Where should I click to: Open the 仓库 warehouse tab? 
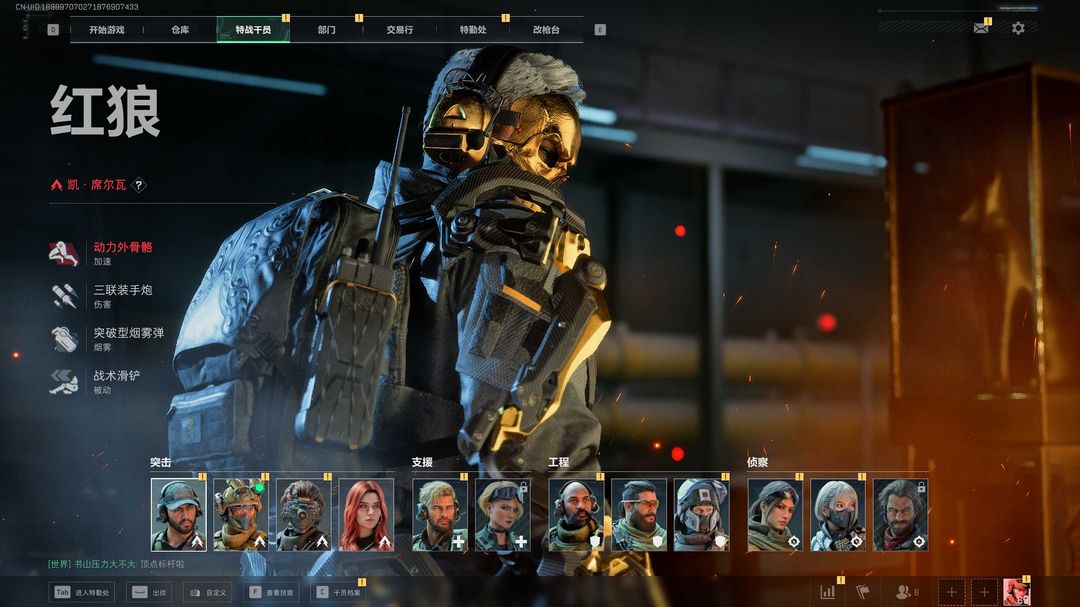[180, 30]
